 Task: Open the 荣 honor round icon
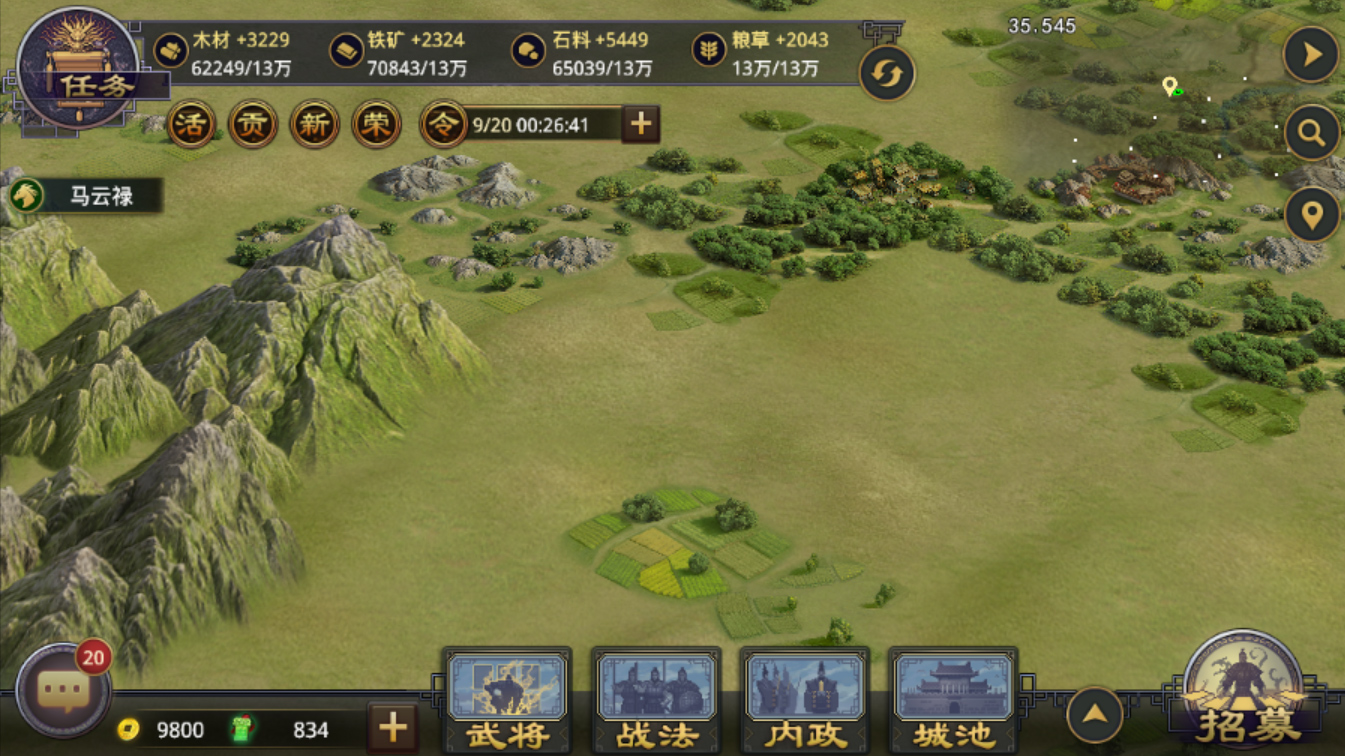376,125
